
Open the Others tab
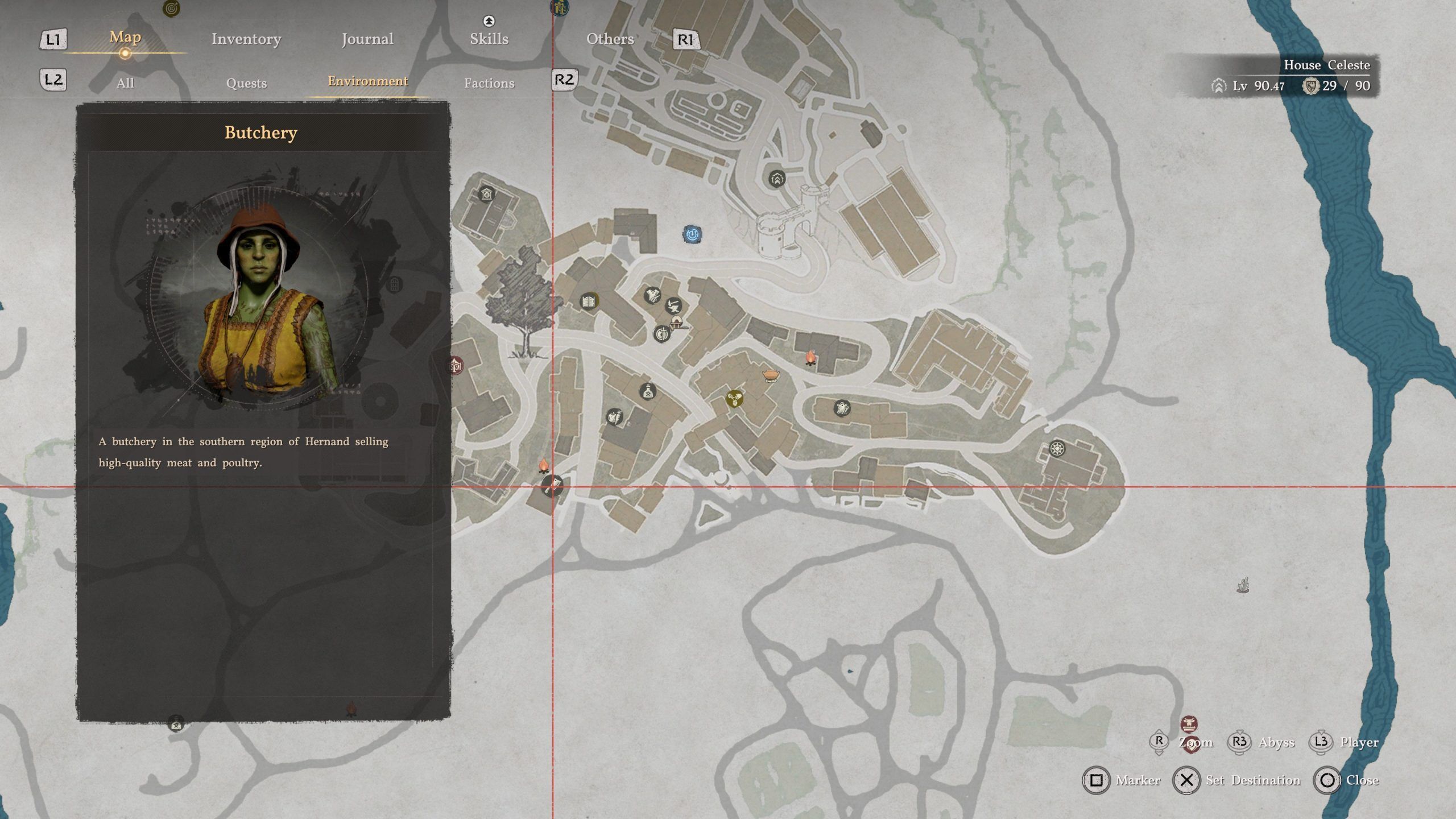coord(610,39)
